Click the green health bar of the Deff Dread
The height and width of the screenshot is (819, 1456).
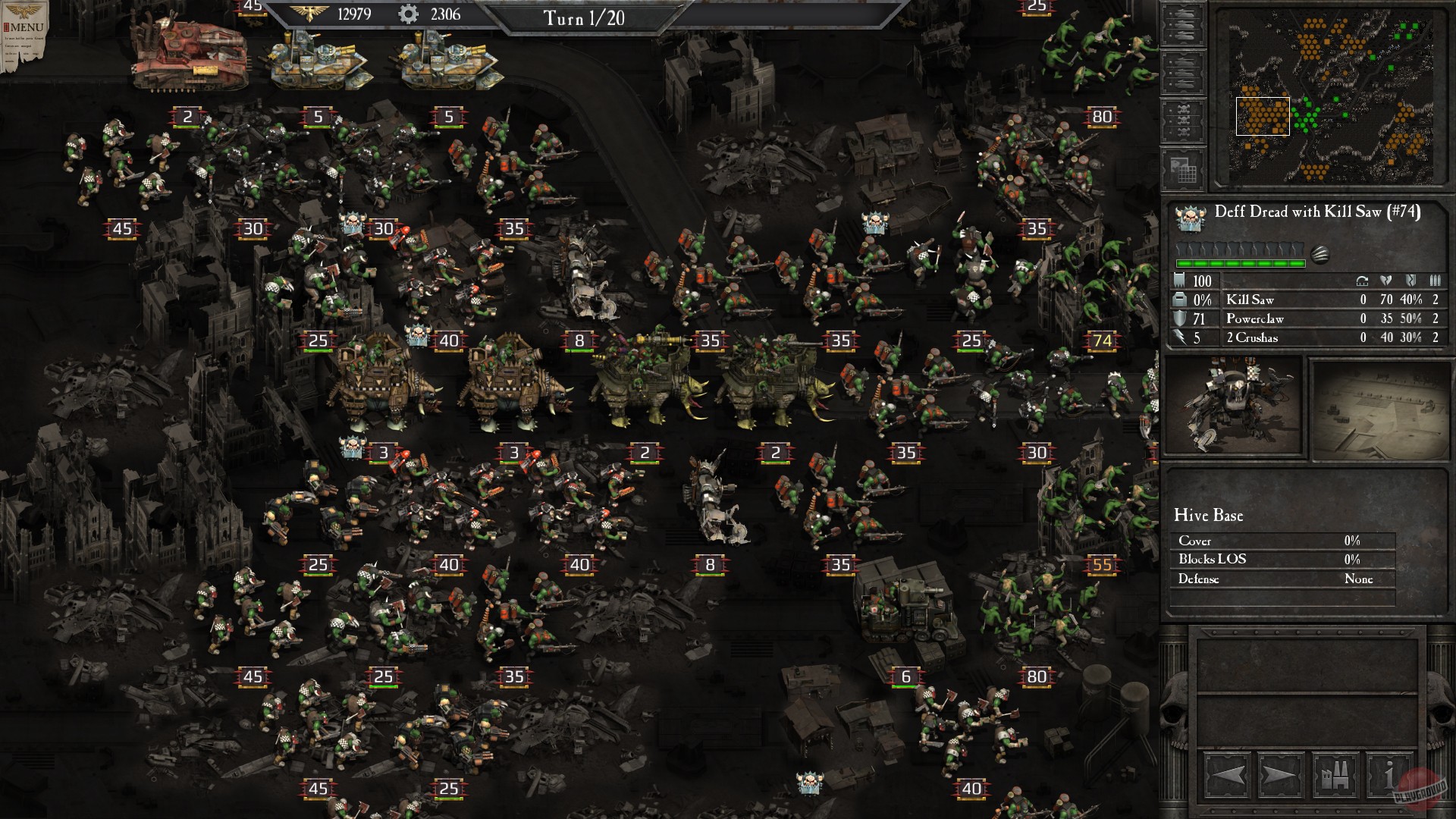[1240, 263]
